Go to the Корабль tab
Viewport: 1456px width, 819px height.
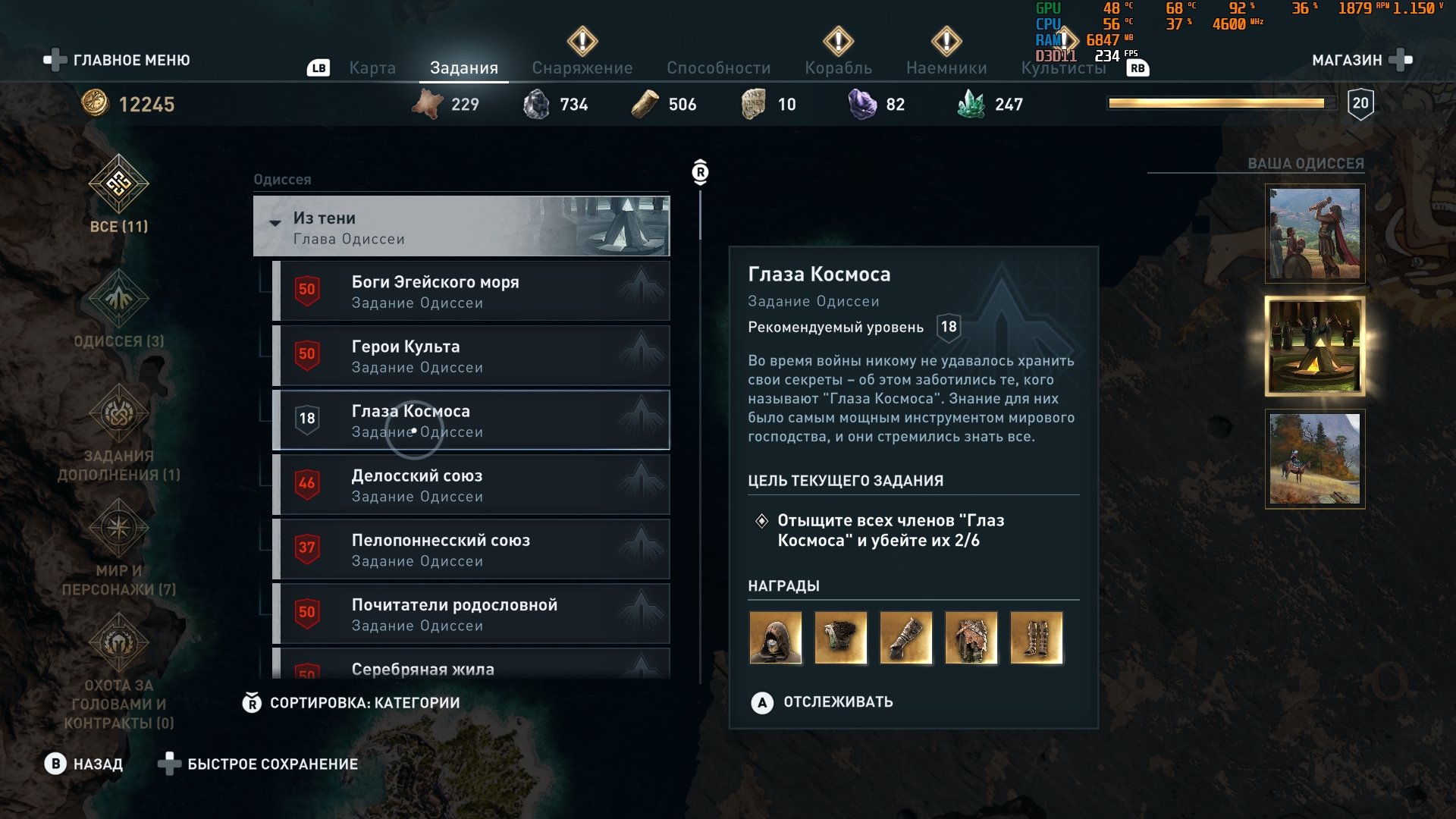[838, 68]
